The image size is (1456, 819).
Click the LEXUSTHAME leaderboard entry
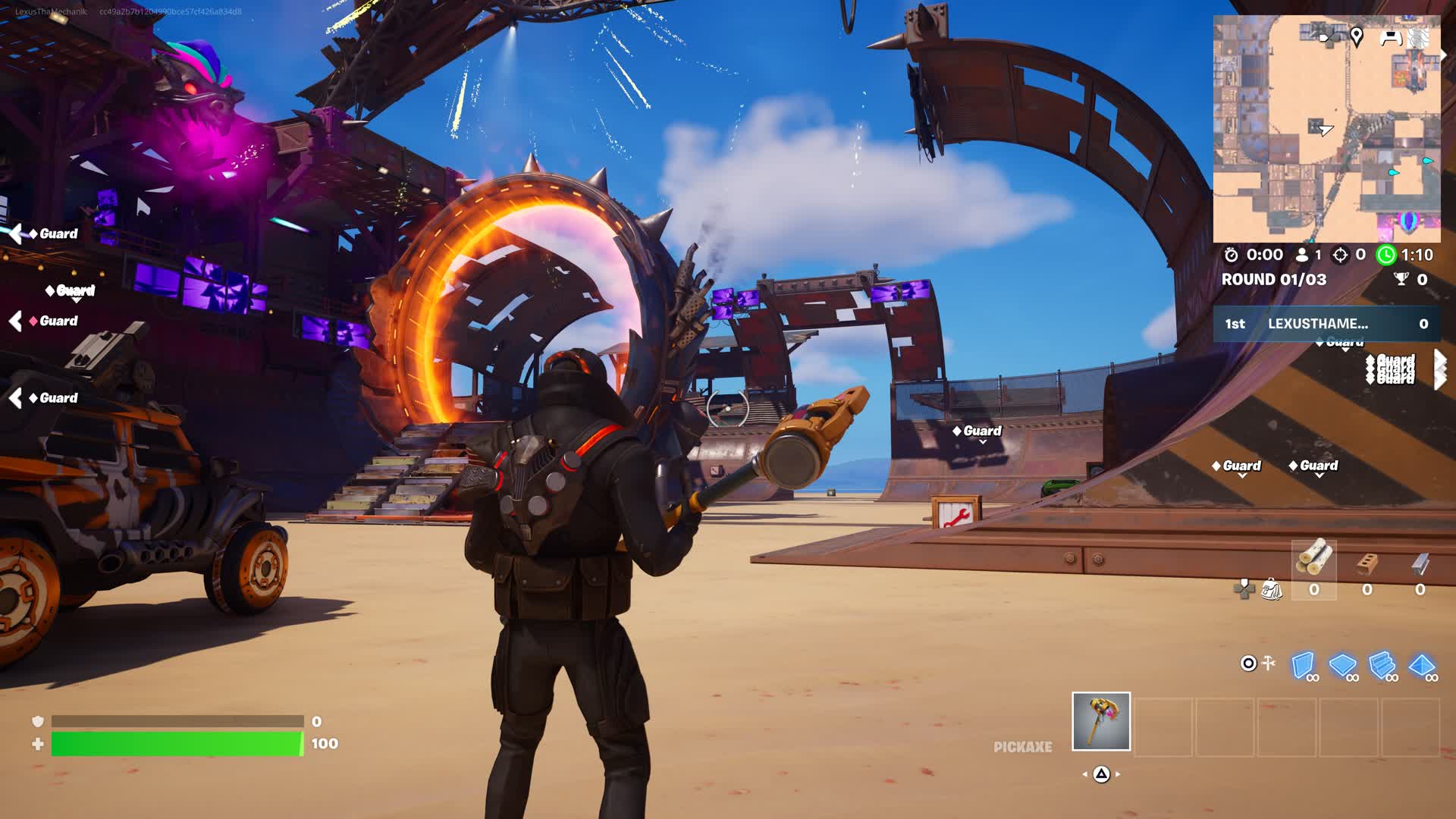tap(1316, 324)
